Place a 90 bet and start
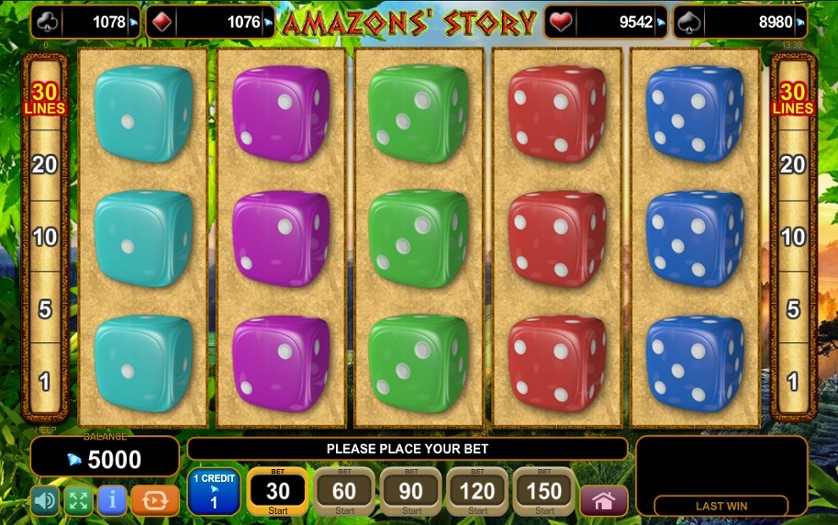Image resolution: width=838 pixels, height=525 pixels. pyautogui.click(x=410, y=491)
